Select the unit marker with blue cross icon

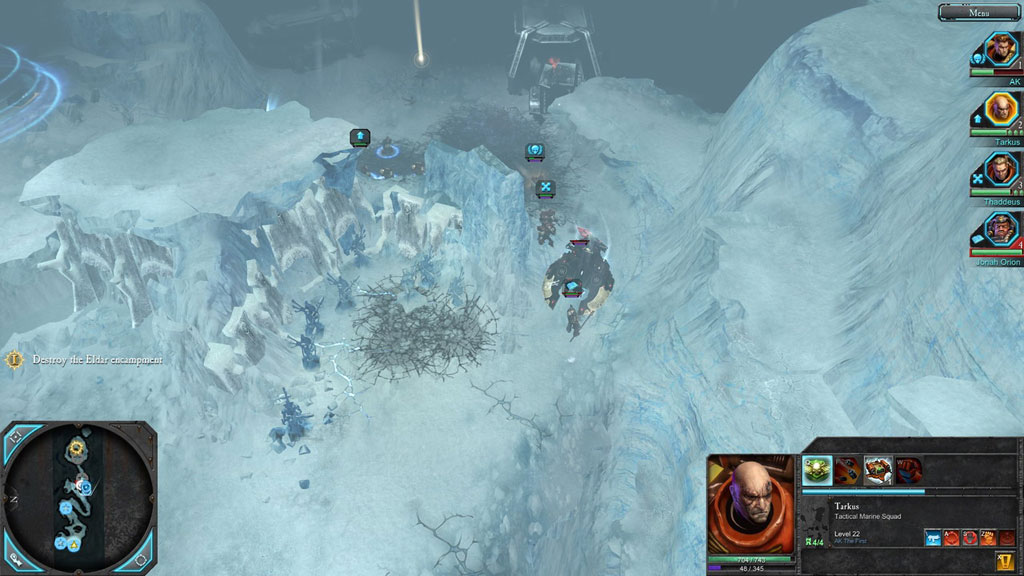pyautogui.click(x=545, y=187)
